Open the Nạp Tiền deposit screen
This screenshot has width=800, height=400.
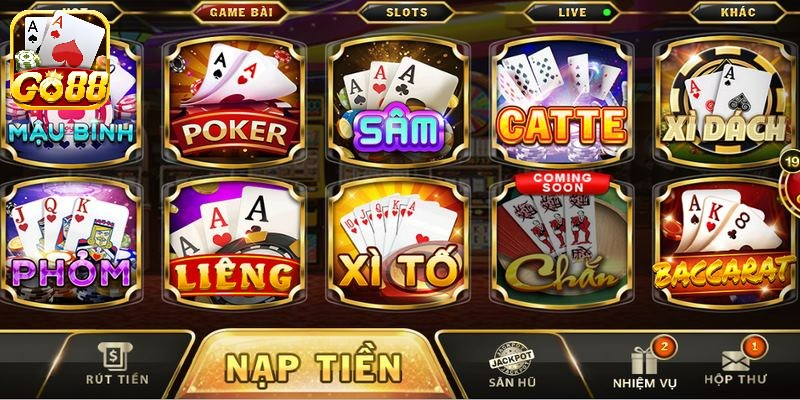[313, 365]
